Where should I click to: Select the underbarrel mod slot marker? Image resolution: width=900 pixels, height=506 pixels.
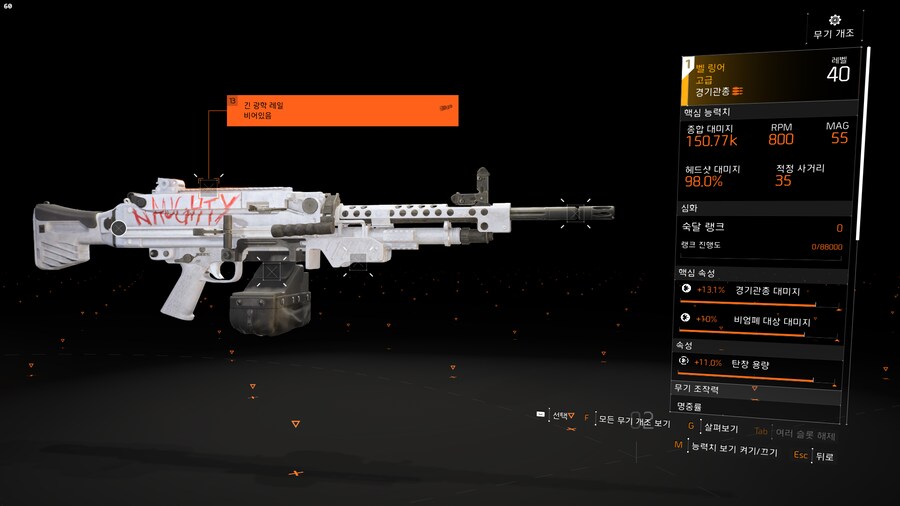coord(358,260)
